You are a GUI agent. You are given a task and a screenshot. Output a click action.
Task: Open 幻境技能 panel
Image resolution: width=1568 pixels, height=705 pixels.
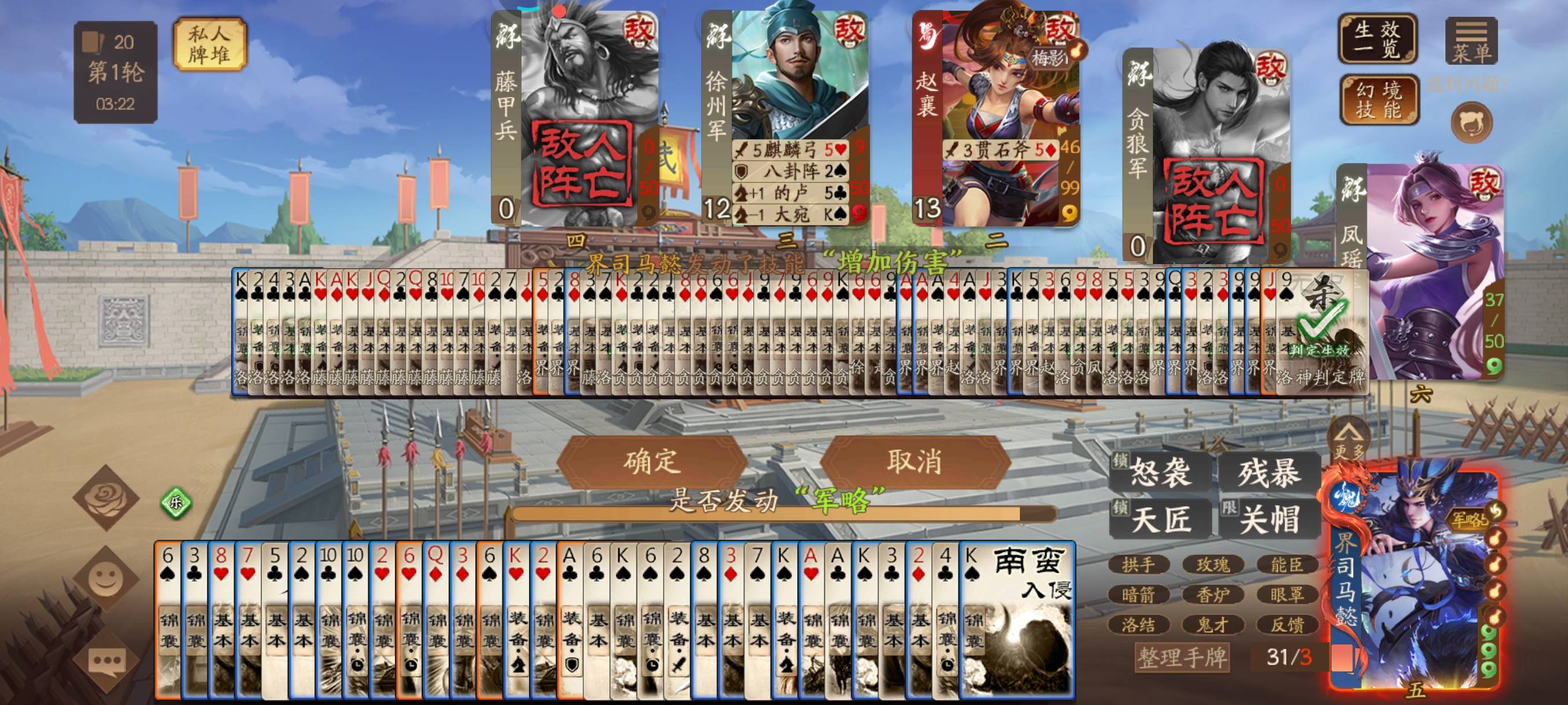(1379, 100)
